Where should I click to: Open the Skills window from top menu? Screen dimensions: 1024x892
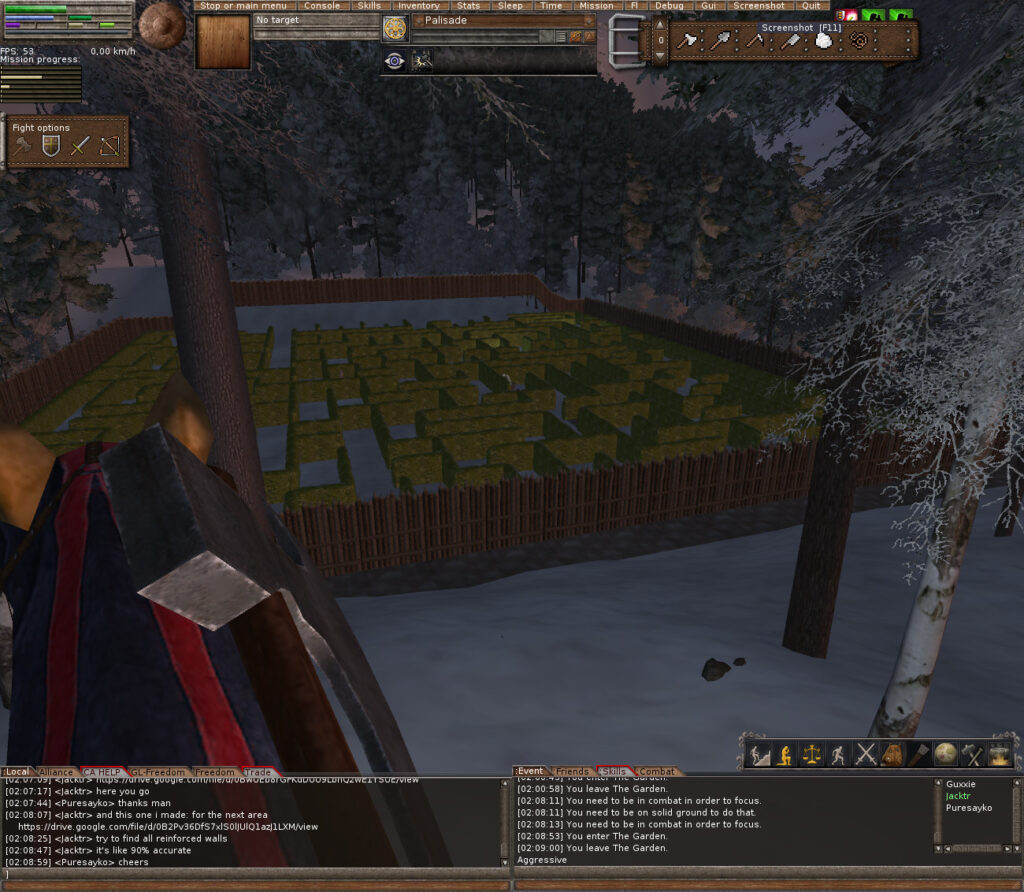(x=369, y=6)
